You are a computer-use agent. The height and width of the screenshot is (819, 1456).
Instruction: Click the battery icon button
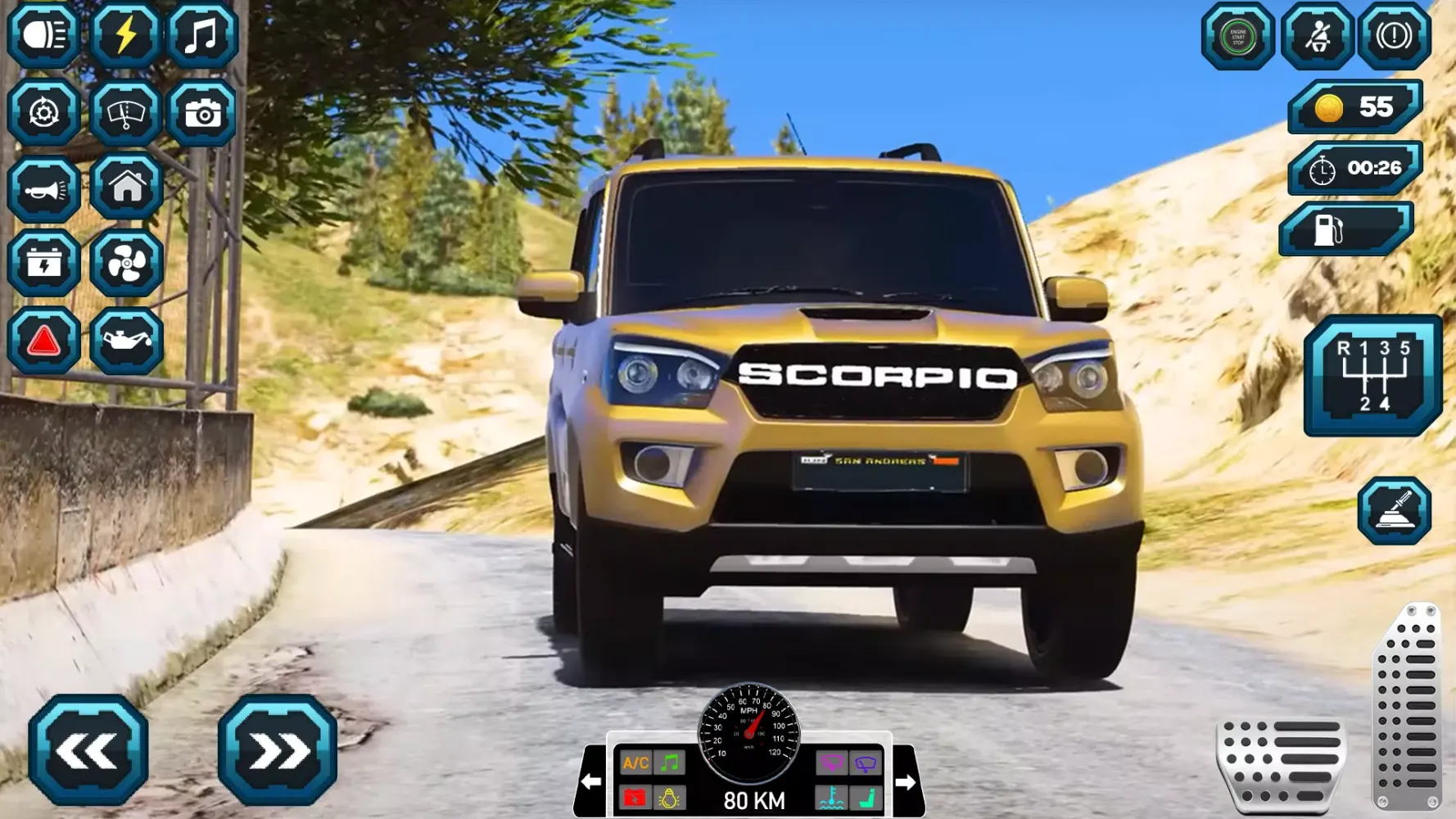point(44,263)
